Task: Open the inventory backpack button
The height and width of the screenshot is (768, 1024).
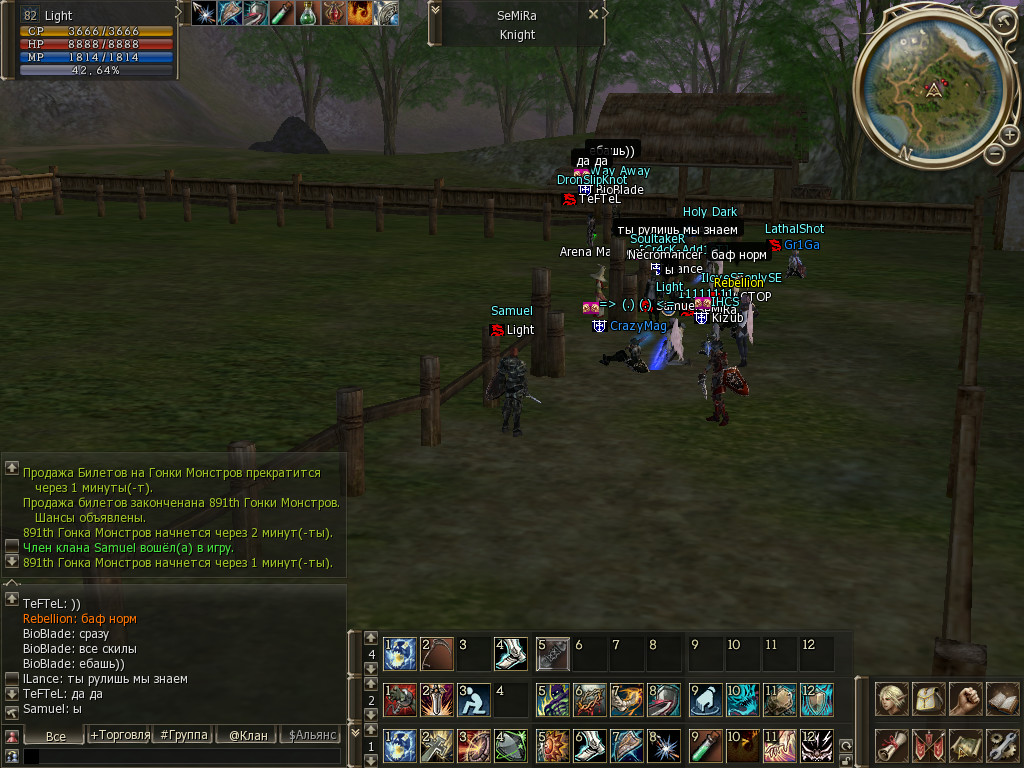Action: (929, 698)
